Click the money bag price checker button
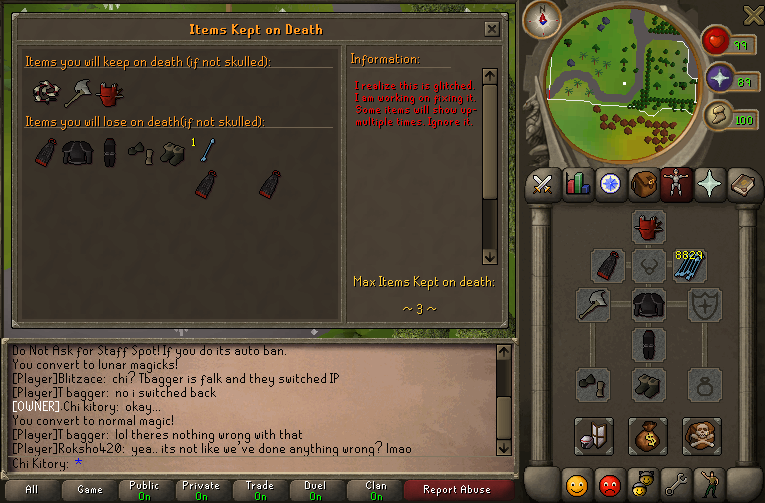765x503 pixels. (648, 435)
